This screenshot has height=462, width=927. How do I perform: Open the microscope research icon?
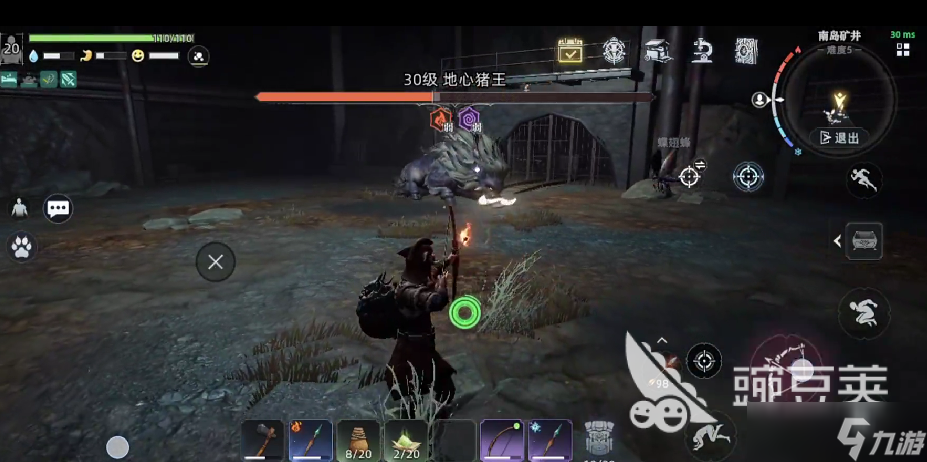[702, 50]
